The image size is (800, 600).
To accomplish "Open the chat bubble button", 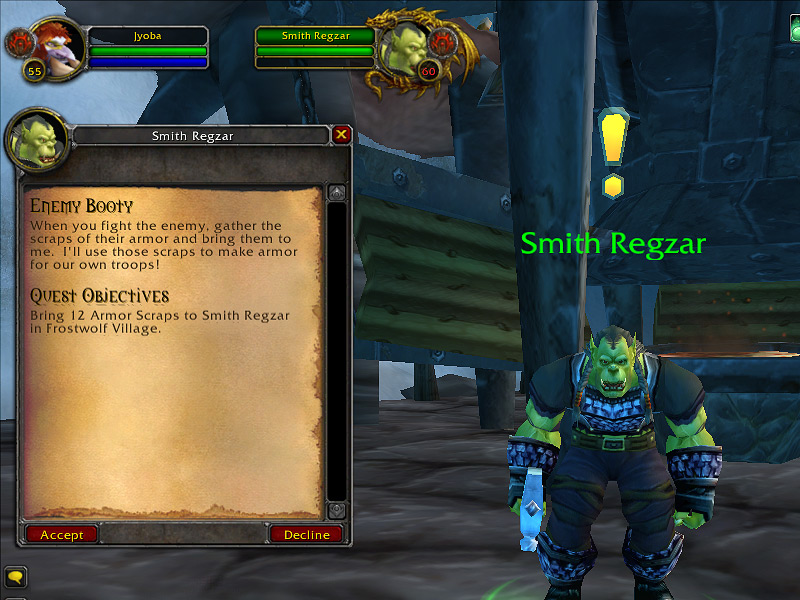I will (15, 577).
